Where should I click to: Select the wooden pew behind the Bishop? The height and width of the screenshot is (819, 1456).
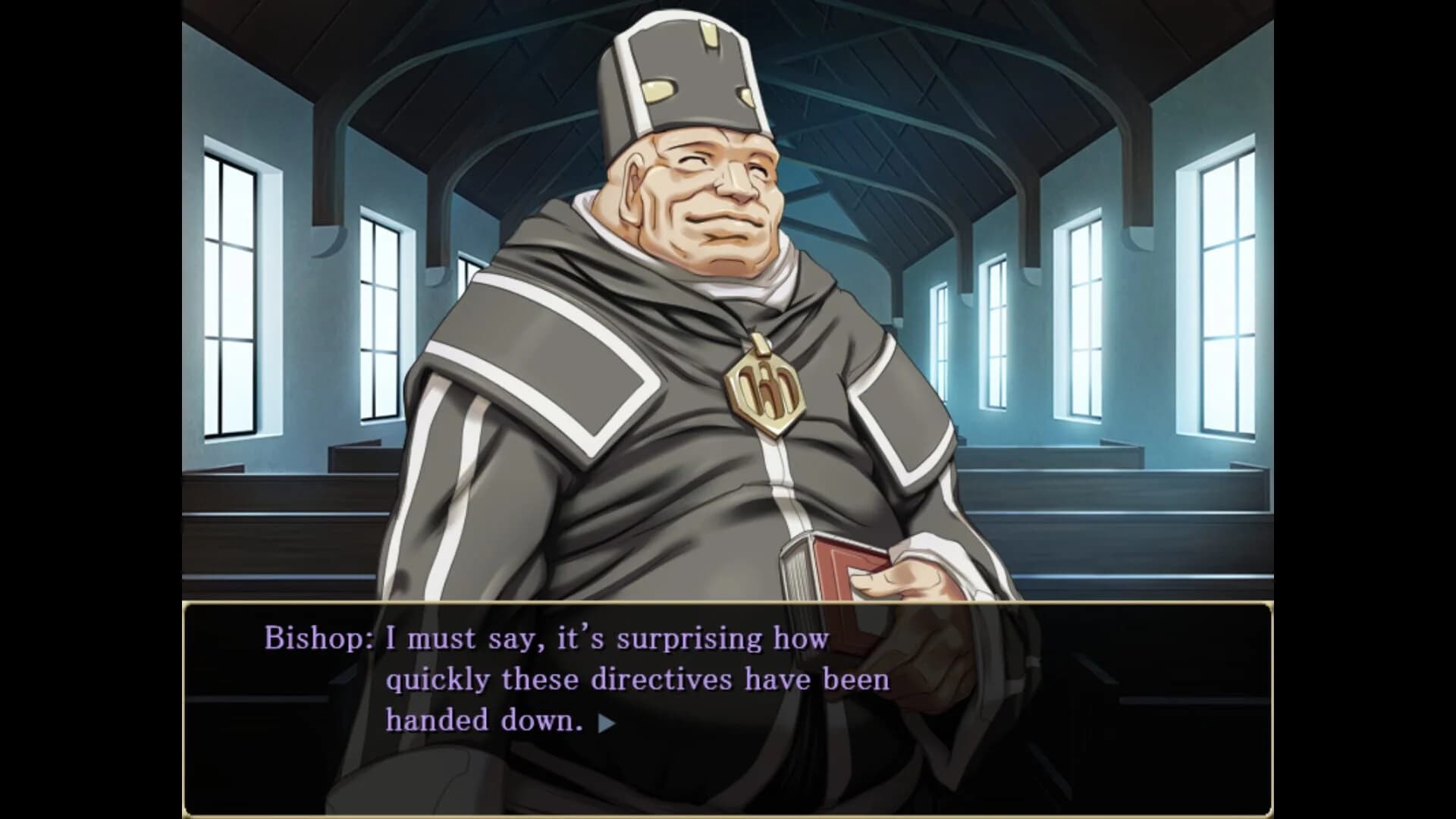(x=1100, y=493)
